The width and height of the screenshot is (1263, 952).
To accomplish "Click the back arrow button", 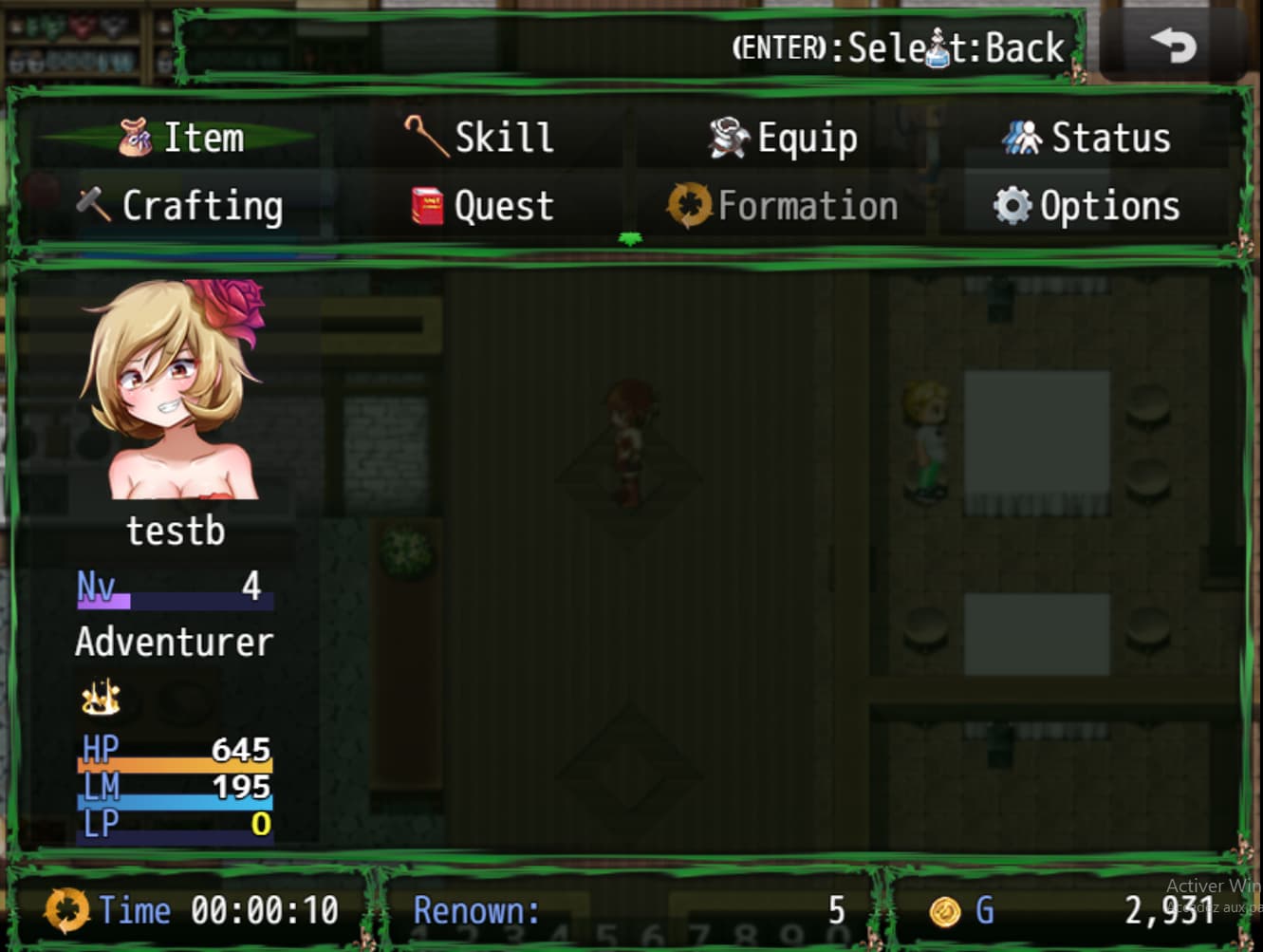I will 1173,46.
